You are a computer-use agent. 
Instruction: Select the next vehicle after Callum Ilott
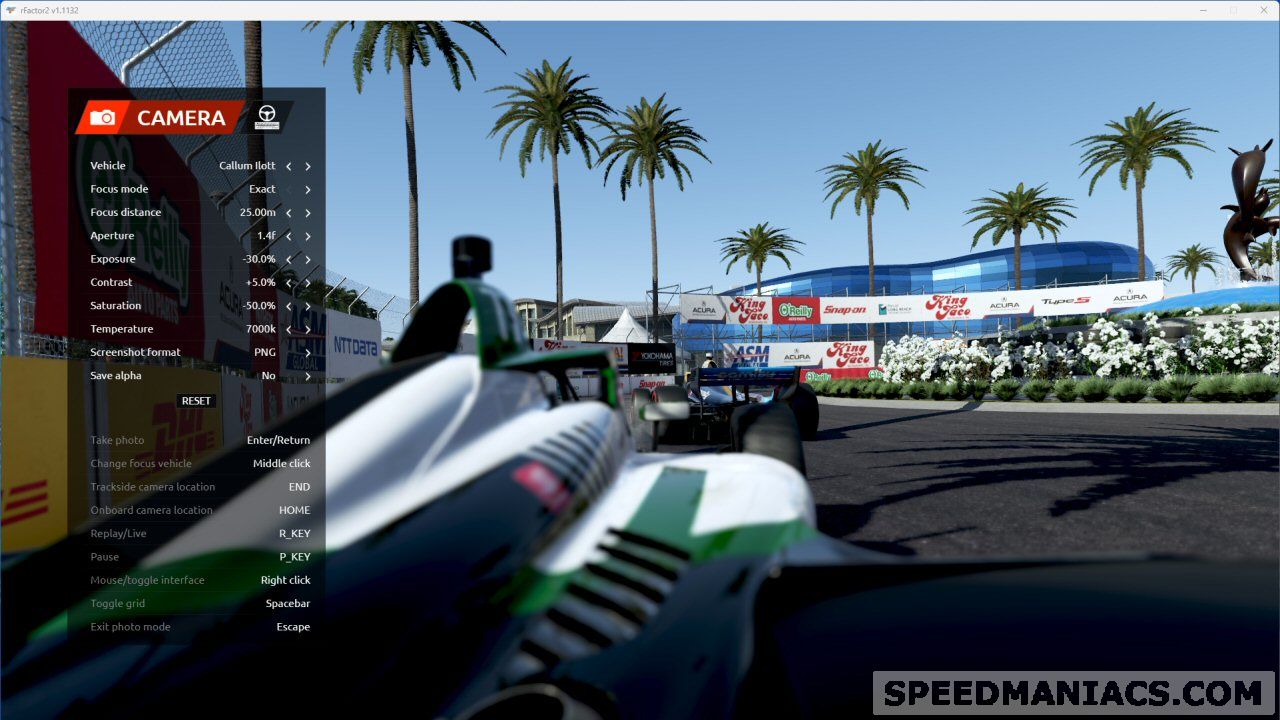[x=308, y=166]
